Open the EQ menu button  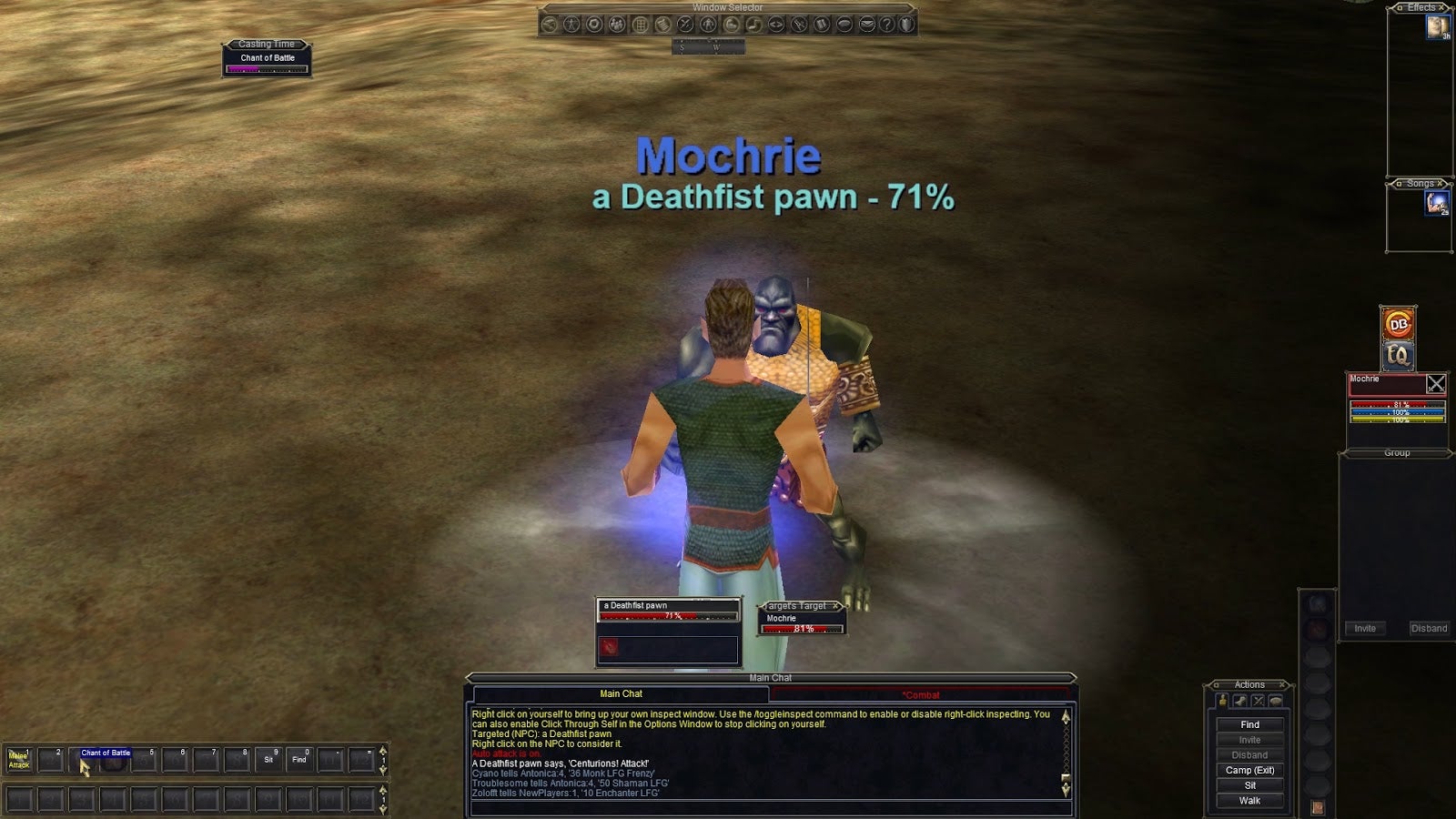tap(1398, 355)
